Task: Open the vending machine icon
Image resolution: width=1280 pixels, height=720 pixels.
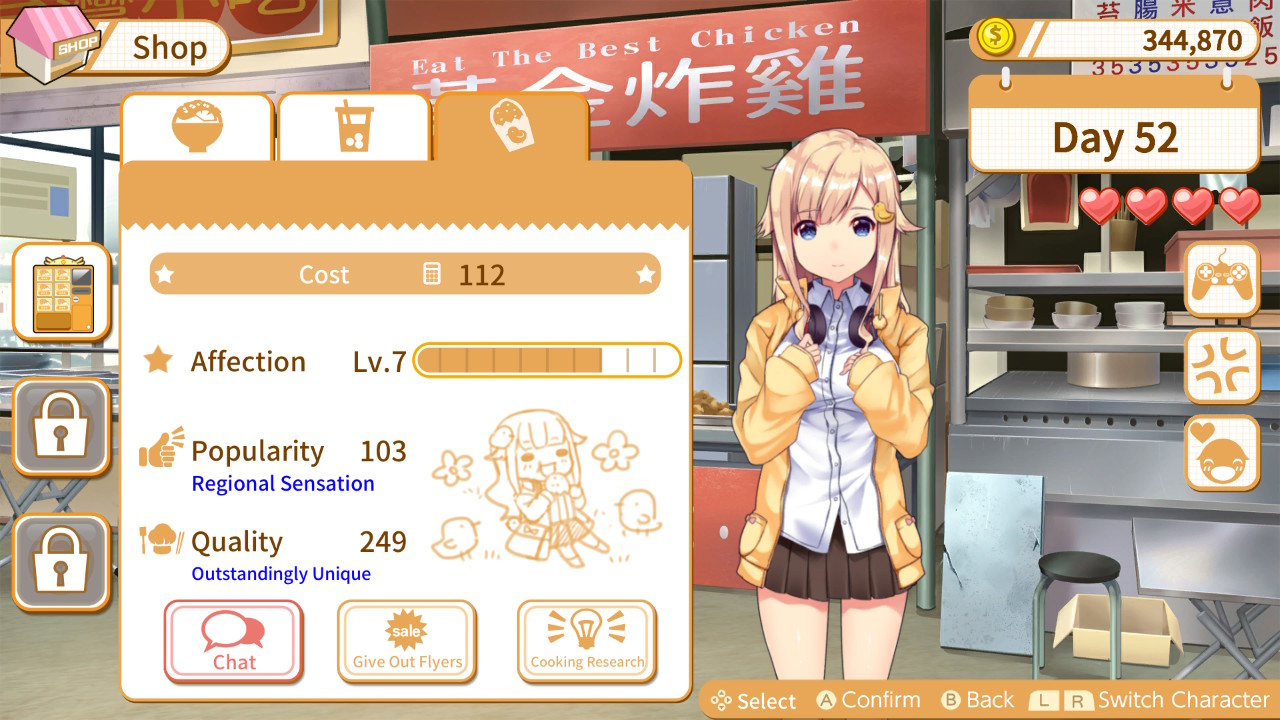Action: click(61, 292)
